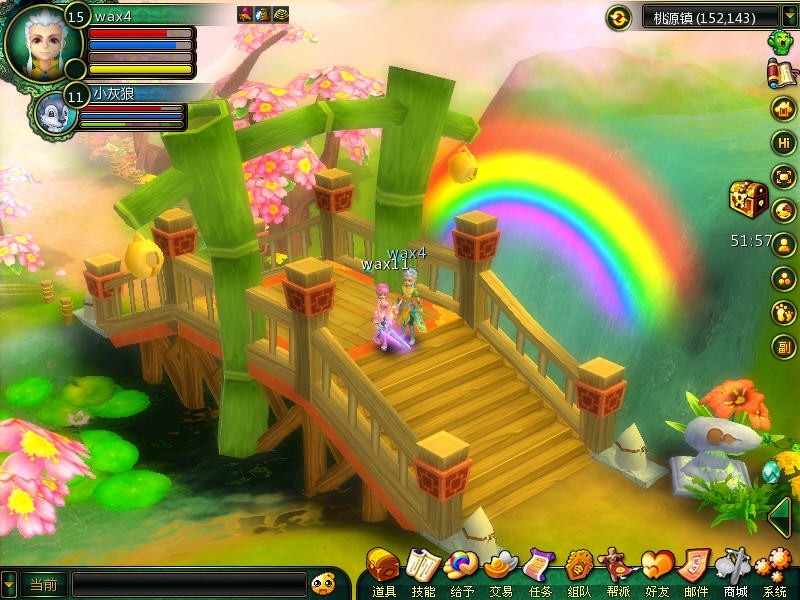Choose the 当前 chat channel selector
The image size is (800, 600).
tap(42, 584)
